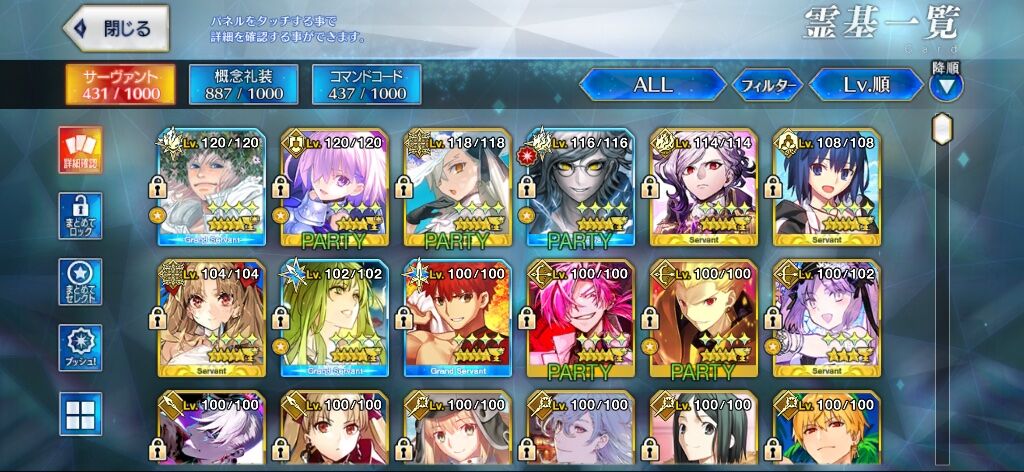Open the ALL class selector
Screen dimensions: 1024x472
pyautogui.click(x=652, y=85)
